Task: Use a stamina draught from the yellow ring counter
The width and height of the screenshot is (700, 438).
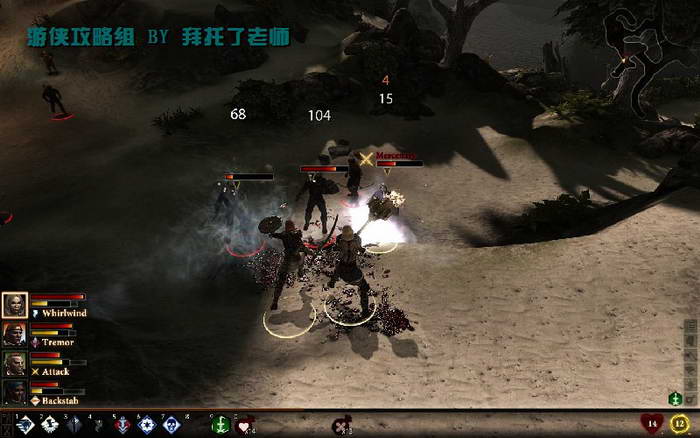Action: [x=680, y=424]
